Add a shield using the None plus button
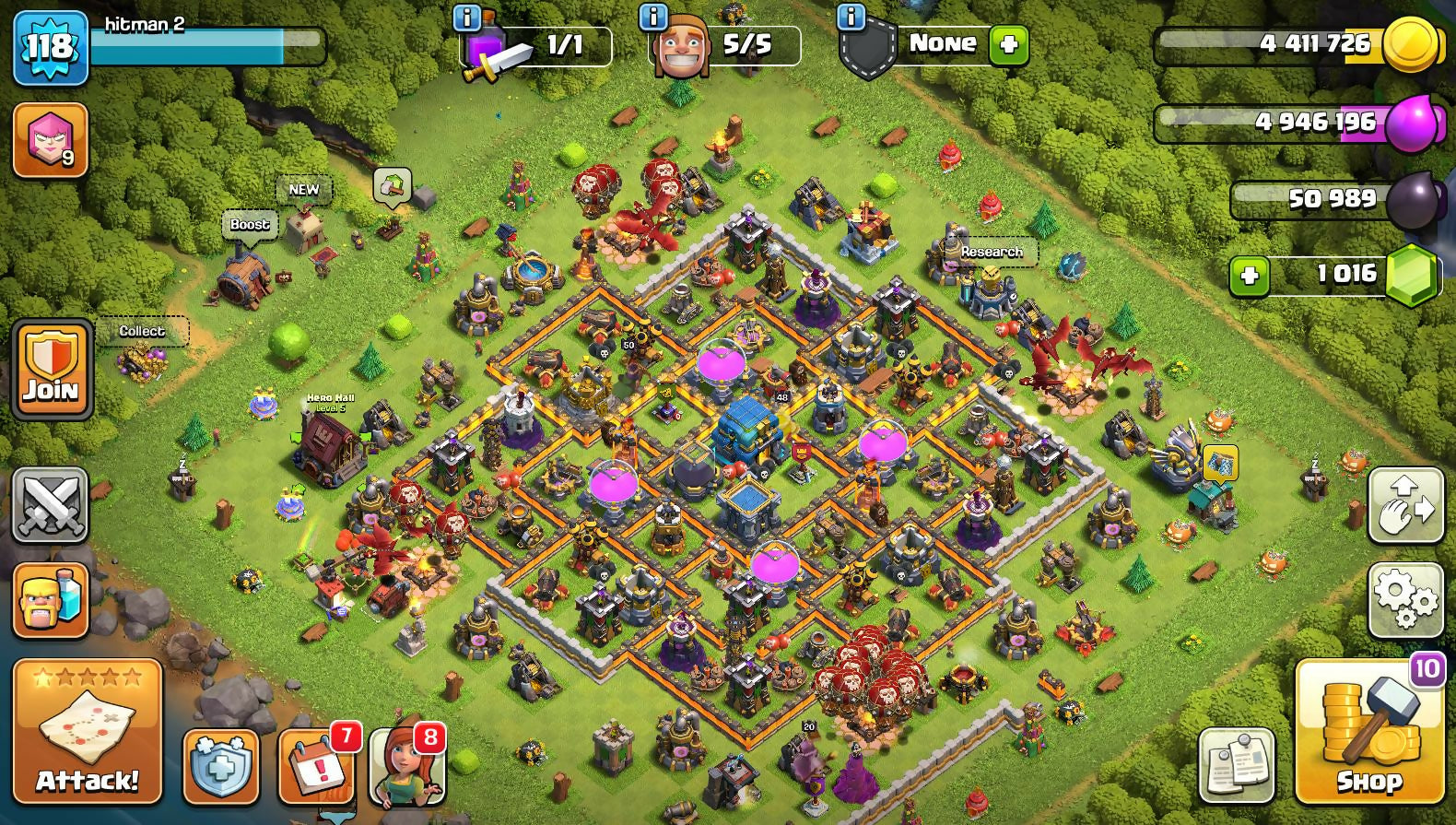Image resolution: width=1456 pixels, height=825 pixels. [1009, 44]
